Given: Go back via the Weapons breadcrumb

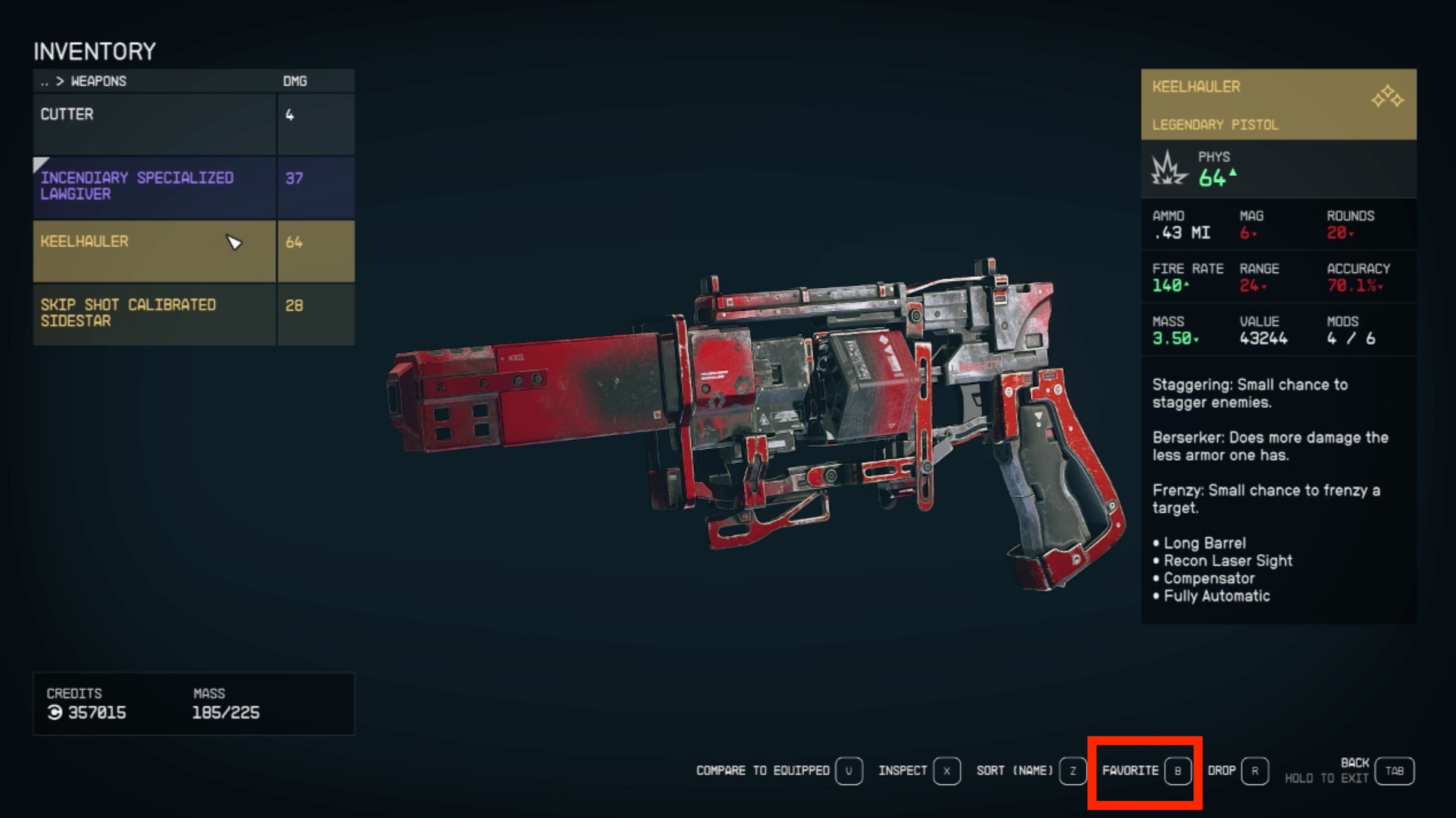Looking at the screenshot, I should (x=84, y=81).
